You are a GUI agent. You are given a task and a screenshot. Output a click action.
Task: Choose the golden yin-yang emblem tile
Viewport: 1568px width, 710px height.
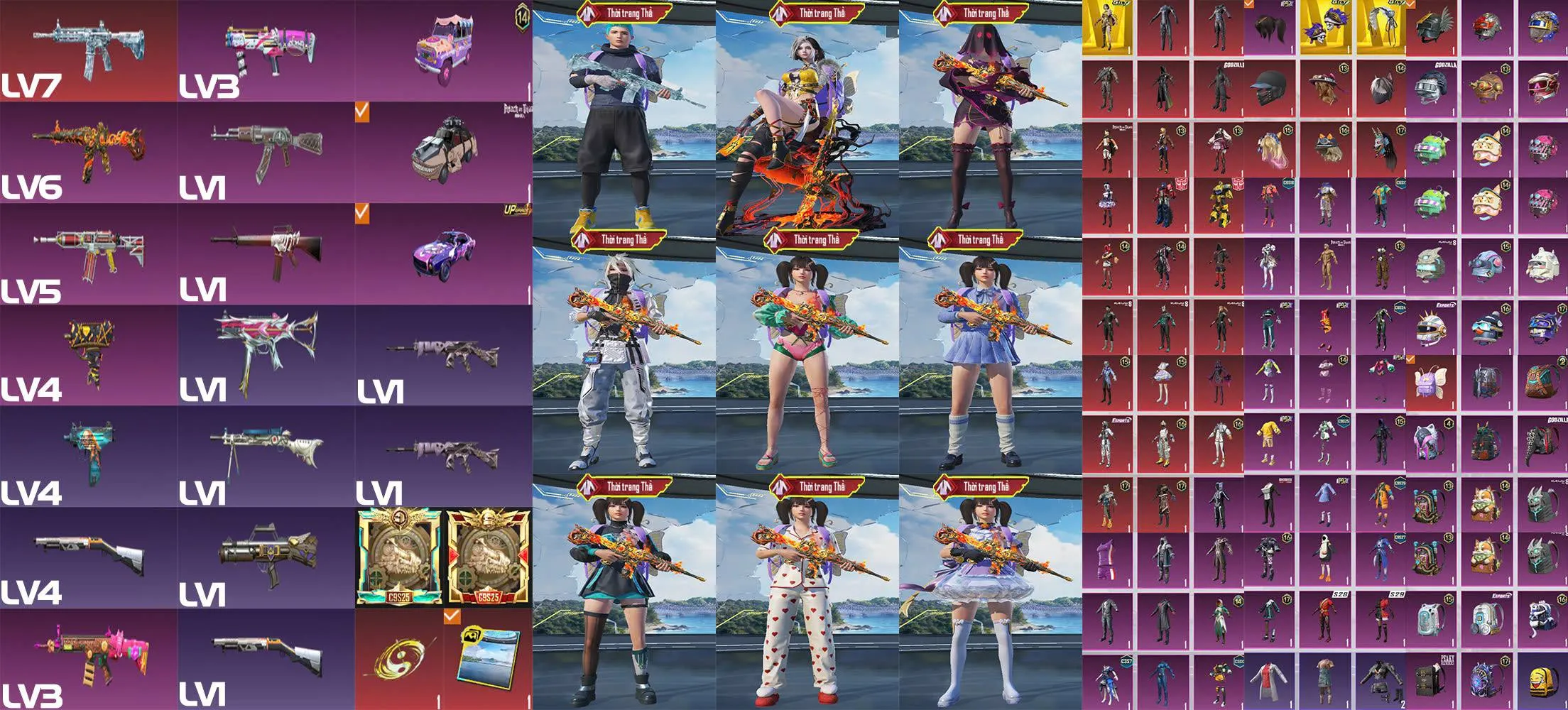399,660
